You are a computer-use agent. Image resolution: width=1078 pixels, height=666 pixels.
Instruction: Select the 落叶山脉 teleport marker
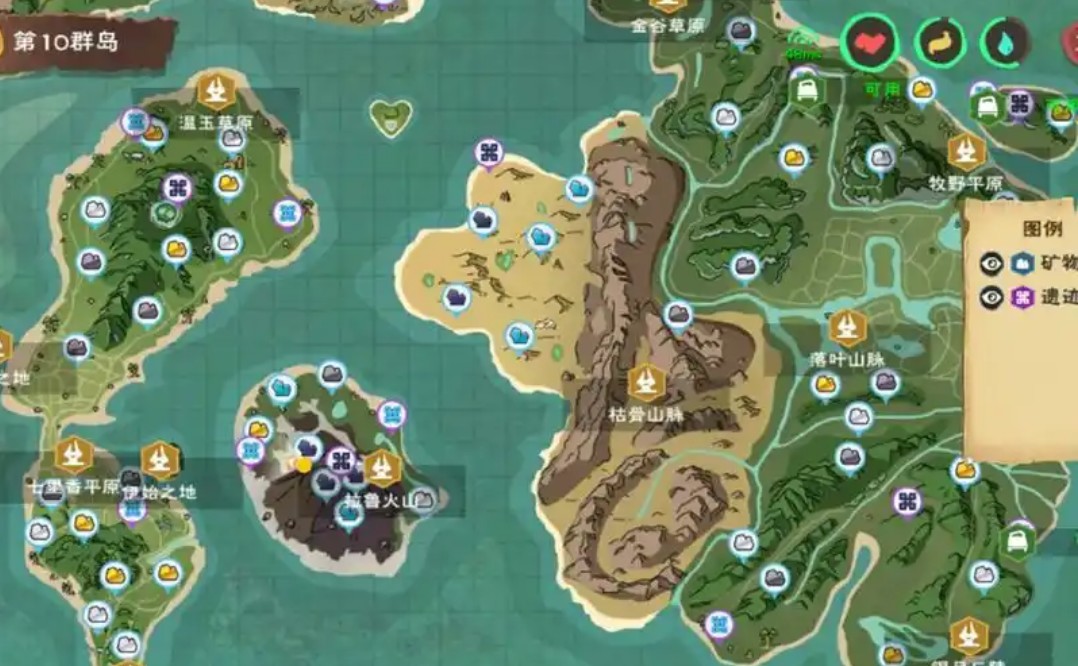tap(848, 327)
